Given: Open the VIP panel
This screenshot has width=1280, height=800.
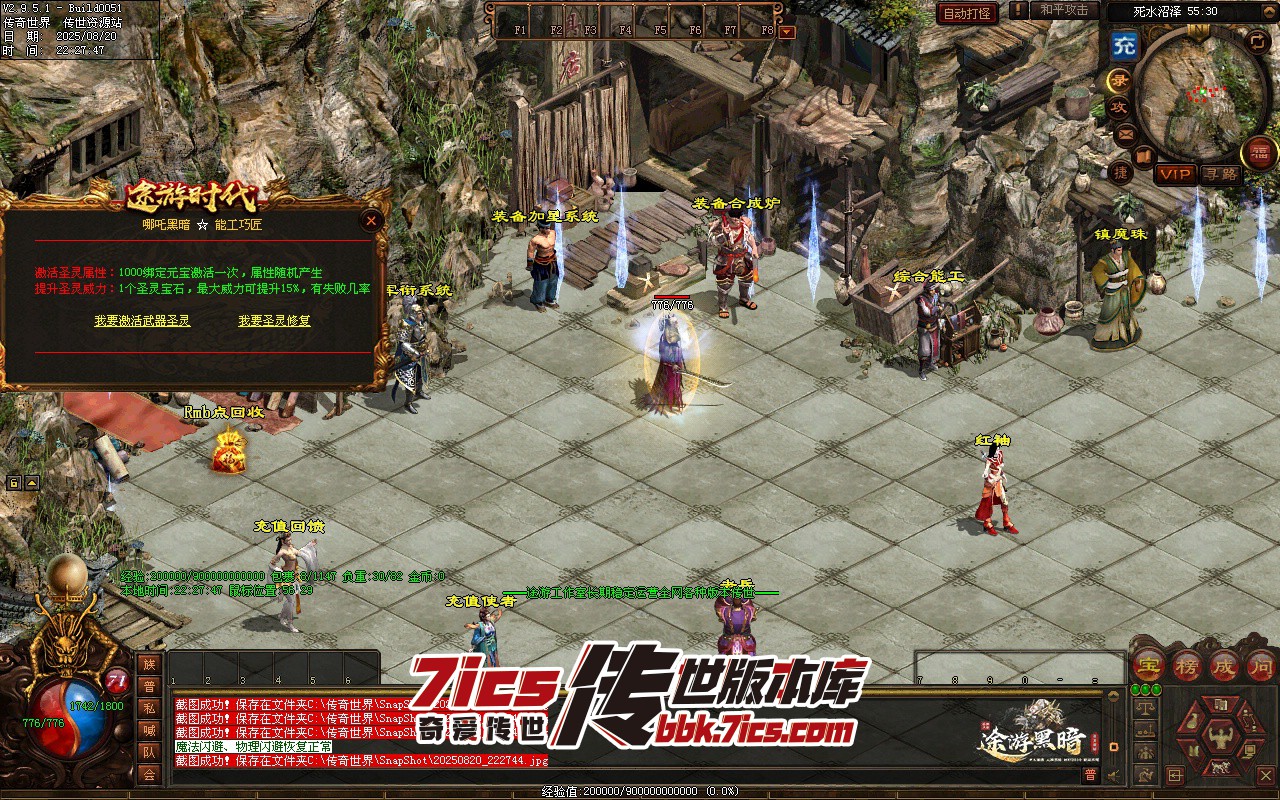Looking at the screenshot, I should (1175, 174).
